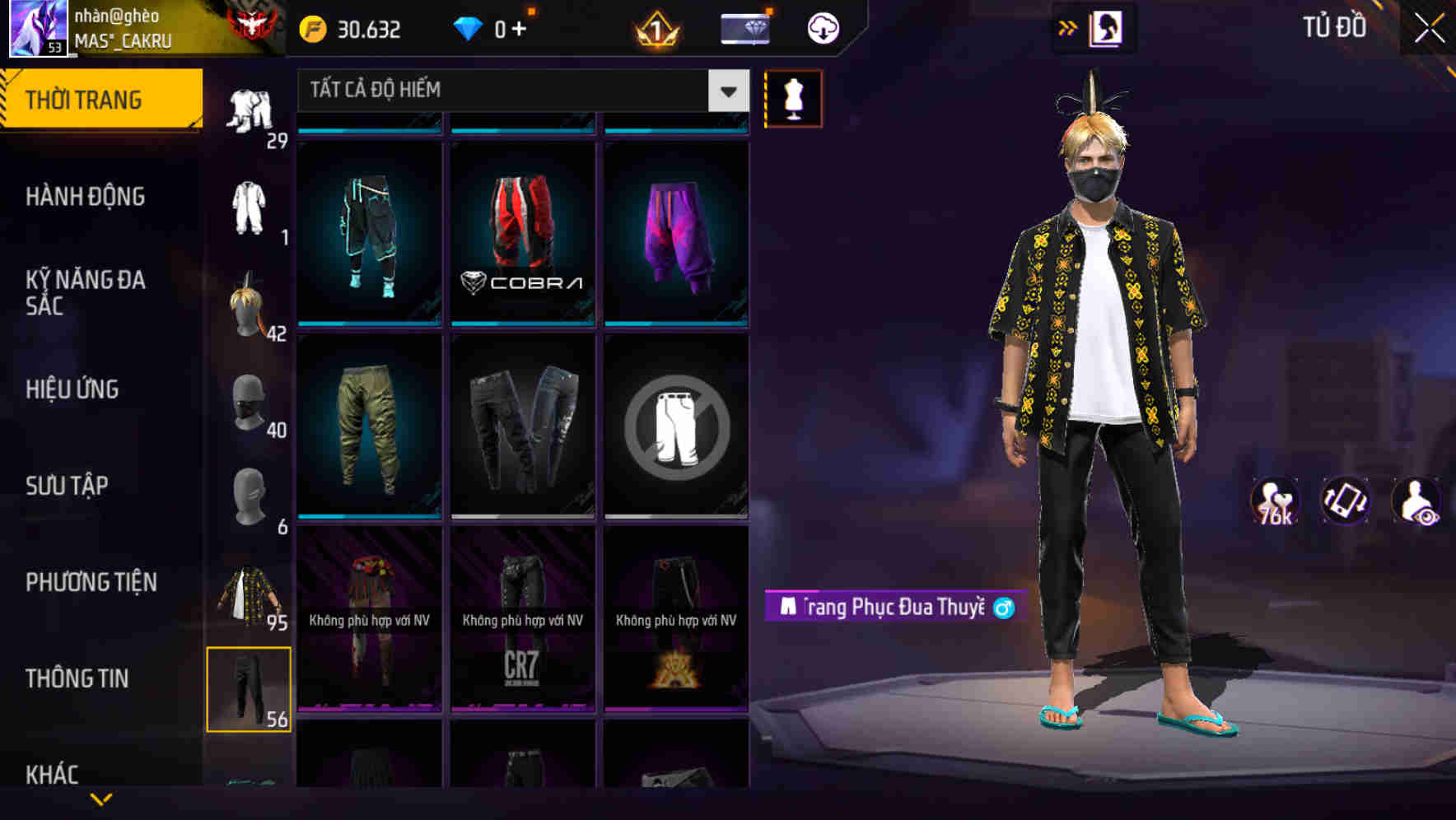Open the membership card icon
The image size is (1456, 820).
pyautogui.click(x=744, y=27)
